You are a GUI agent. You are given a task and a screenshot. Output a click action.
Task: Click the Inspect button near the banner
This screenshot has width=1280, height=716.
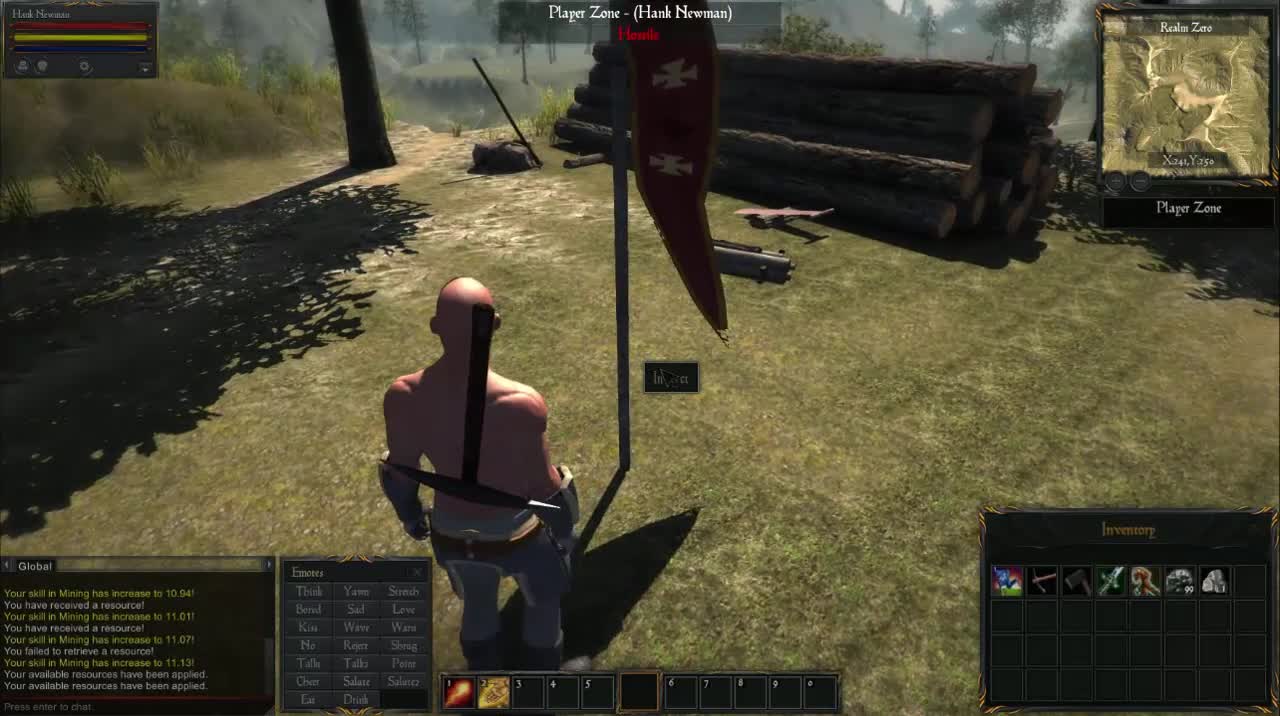671,378
